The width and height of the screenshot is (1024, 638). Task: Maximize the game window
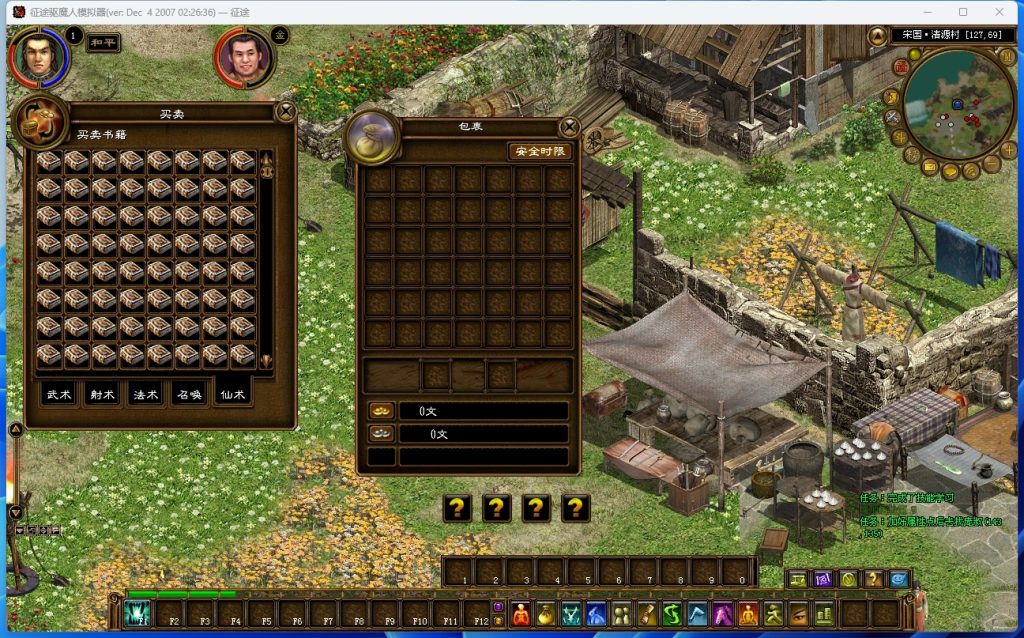(x=963, y=12)
